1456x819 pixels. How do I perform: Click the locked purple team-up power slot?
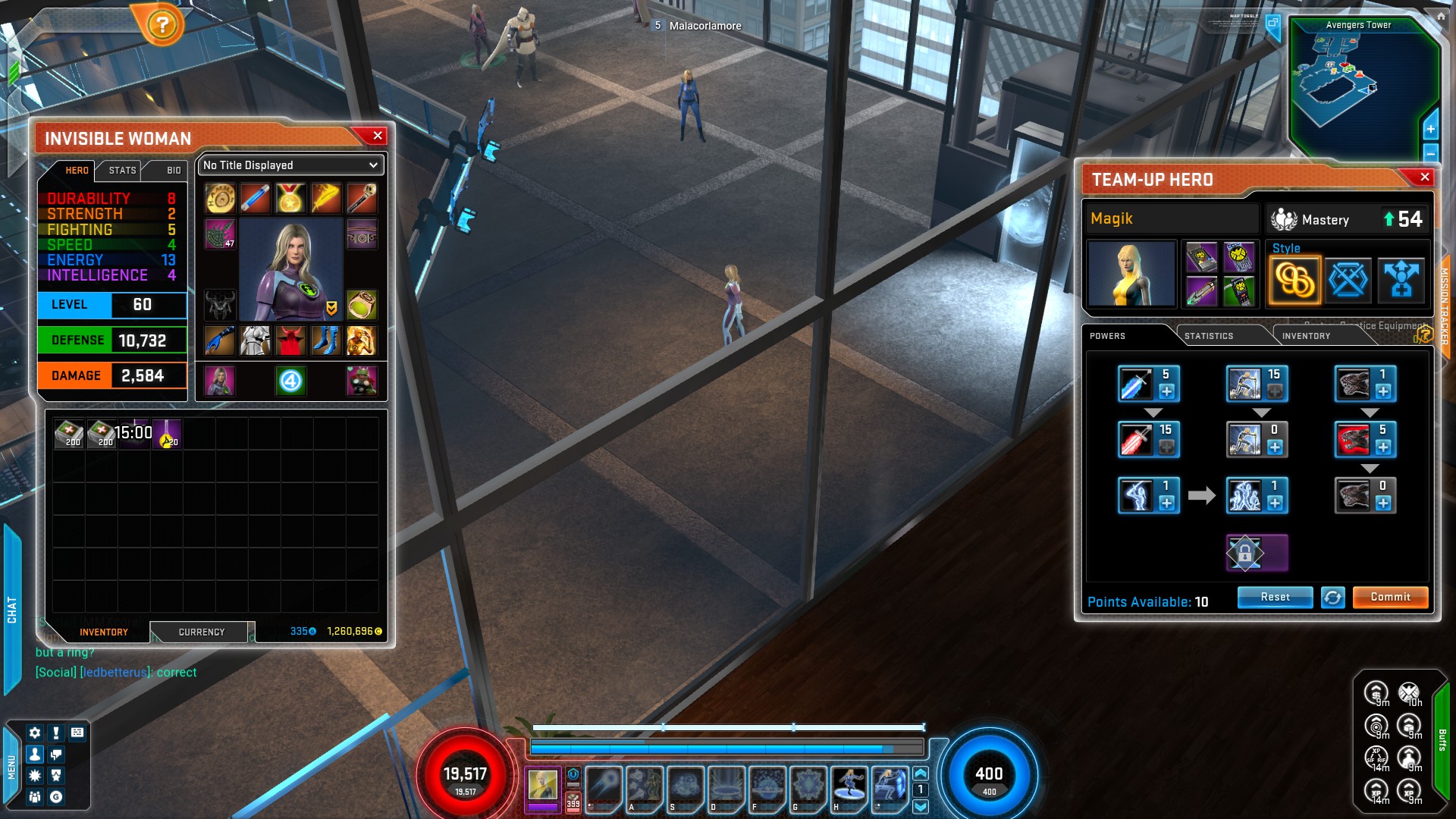point(1257,553)
